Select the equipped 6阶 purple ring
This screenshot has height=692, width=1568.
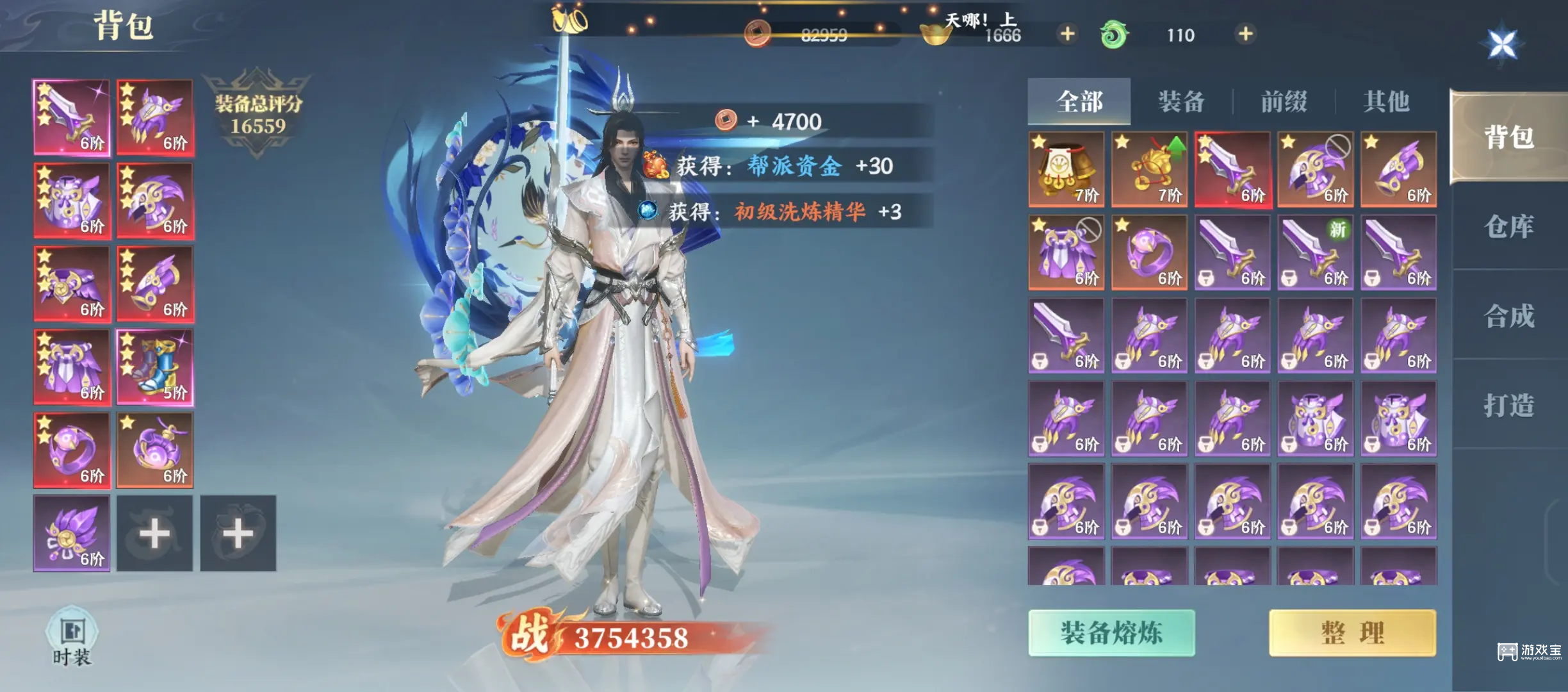[x=72, y=449]
